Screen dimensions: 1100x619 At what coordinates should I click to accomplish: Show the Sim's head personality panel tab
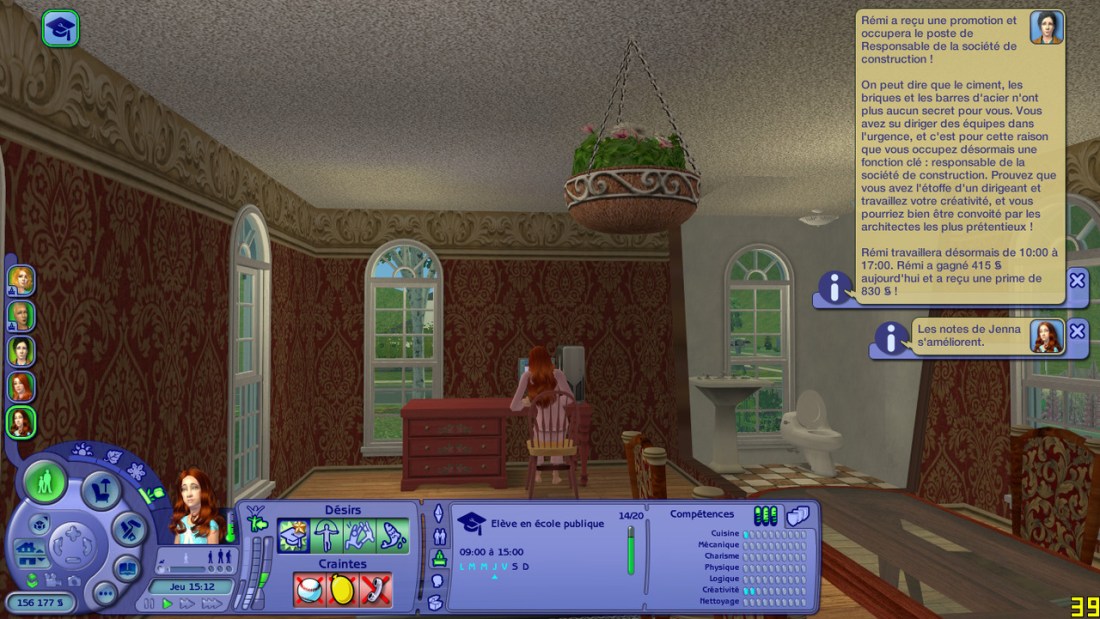click(437, 580)
